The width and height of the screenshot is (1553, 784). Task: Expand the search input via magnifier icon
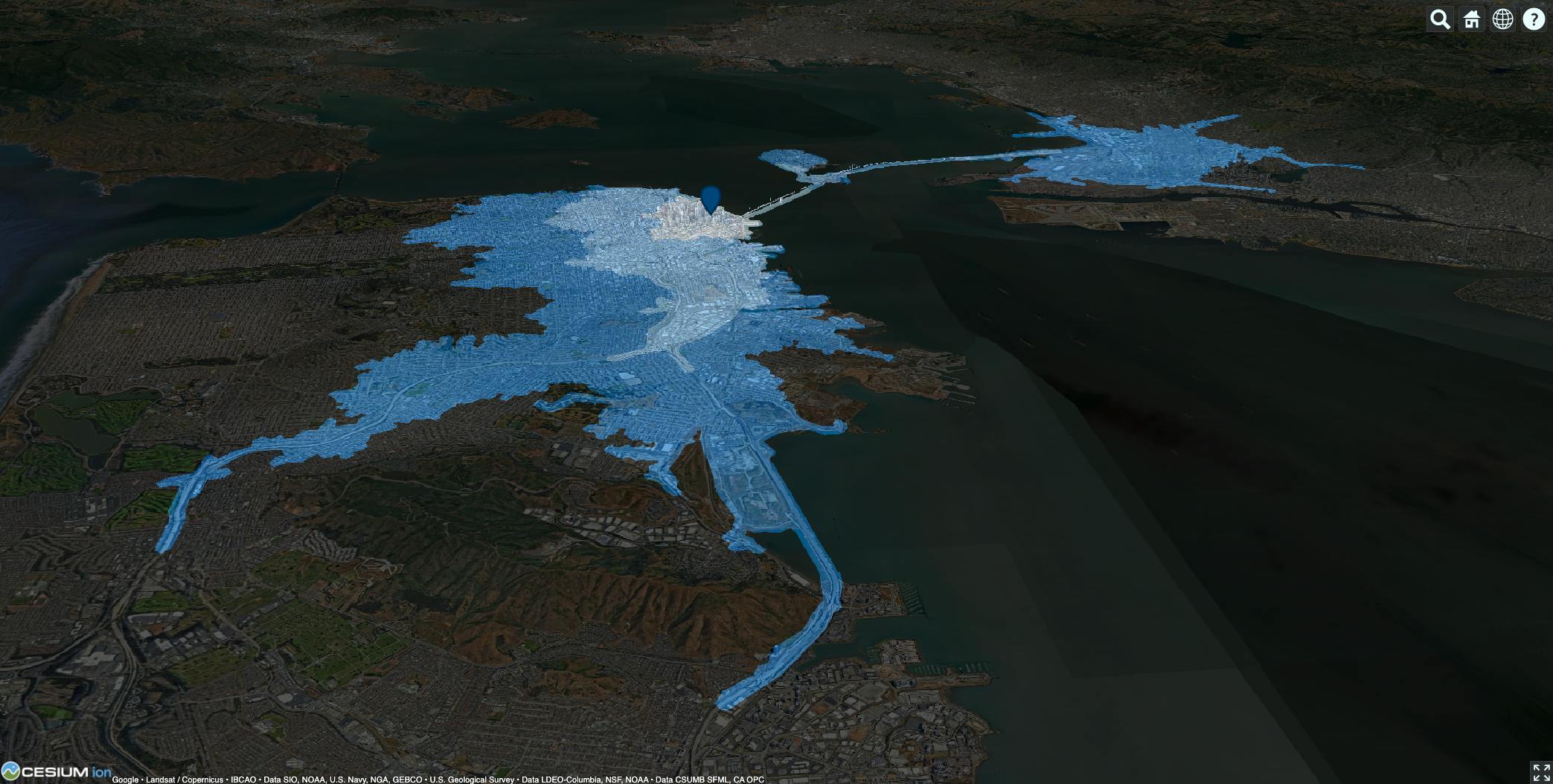1439,19
